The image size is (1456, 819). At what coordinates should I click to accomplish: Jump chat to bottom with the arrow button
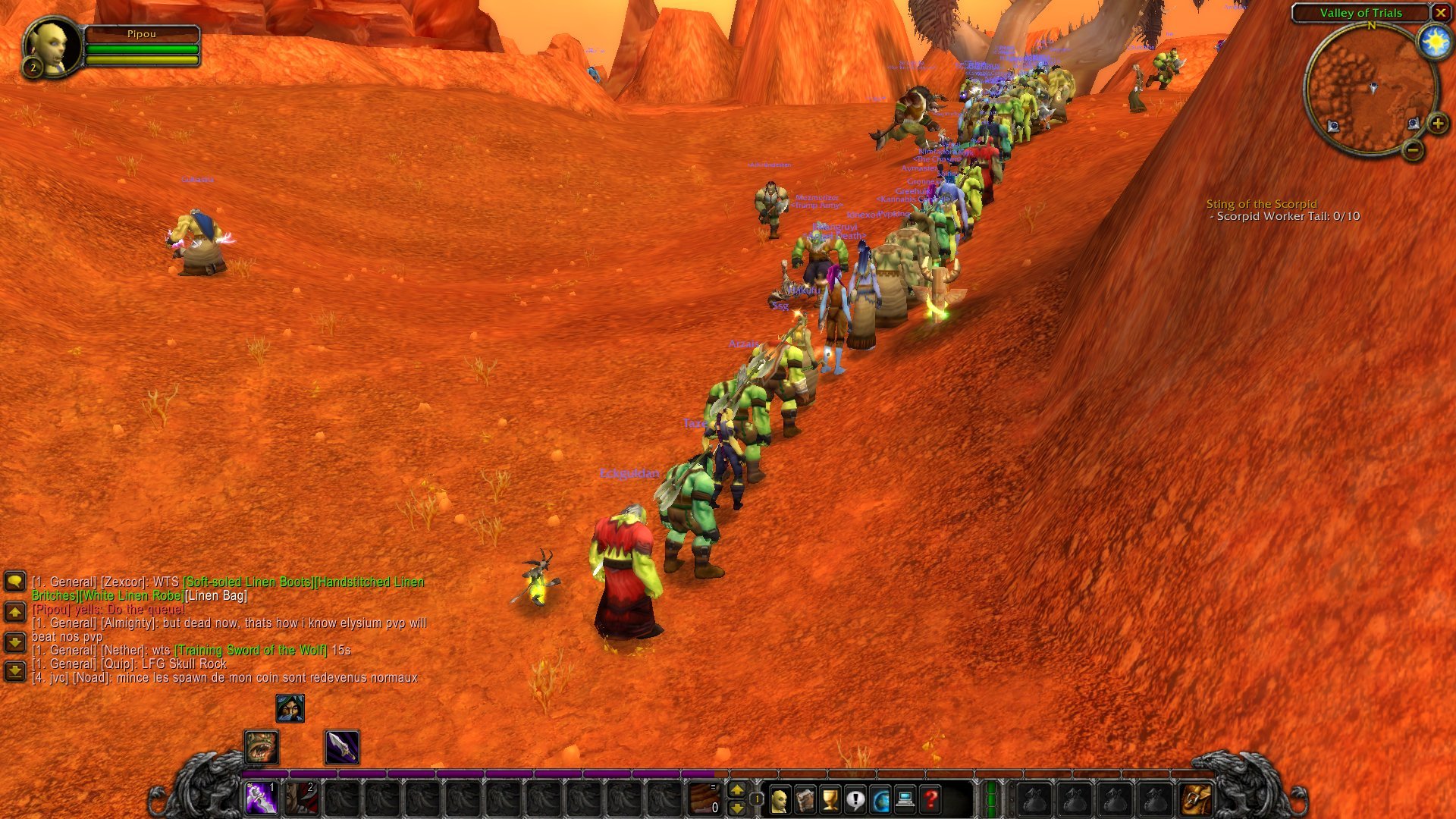(15, 671)
